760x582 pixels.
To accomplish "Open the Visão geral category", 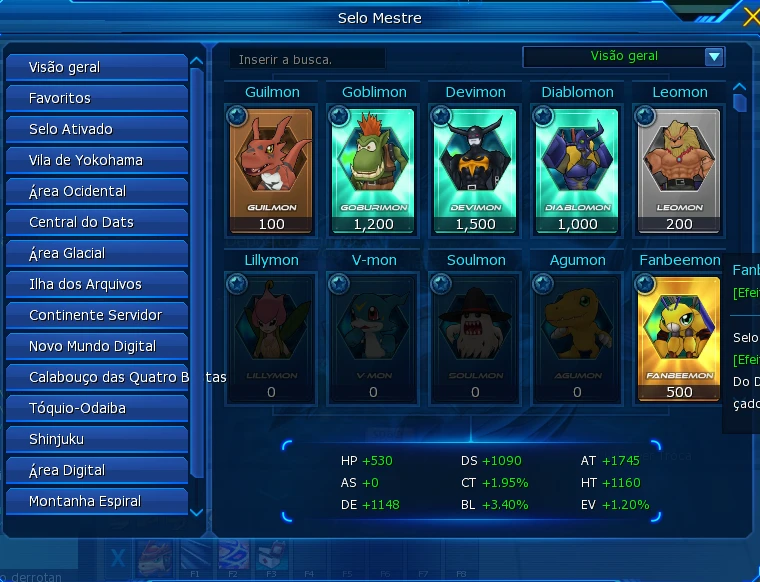I will (x=97, y=67).
